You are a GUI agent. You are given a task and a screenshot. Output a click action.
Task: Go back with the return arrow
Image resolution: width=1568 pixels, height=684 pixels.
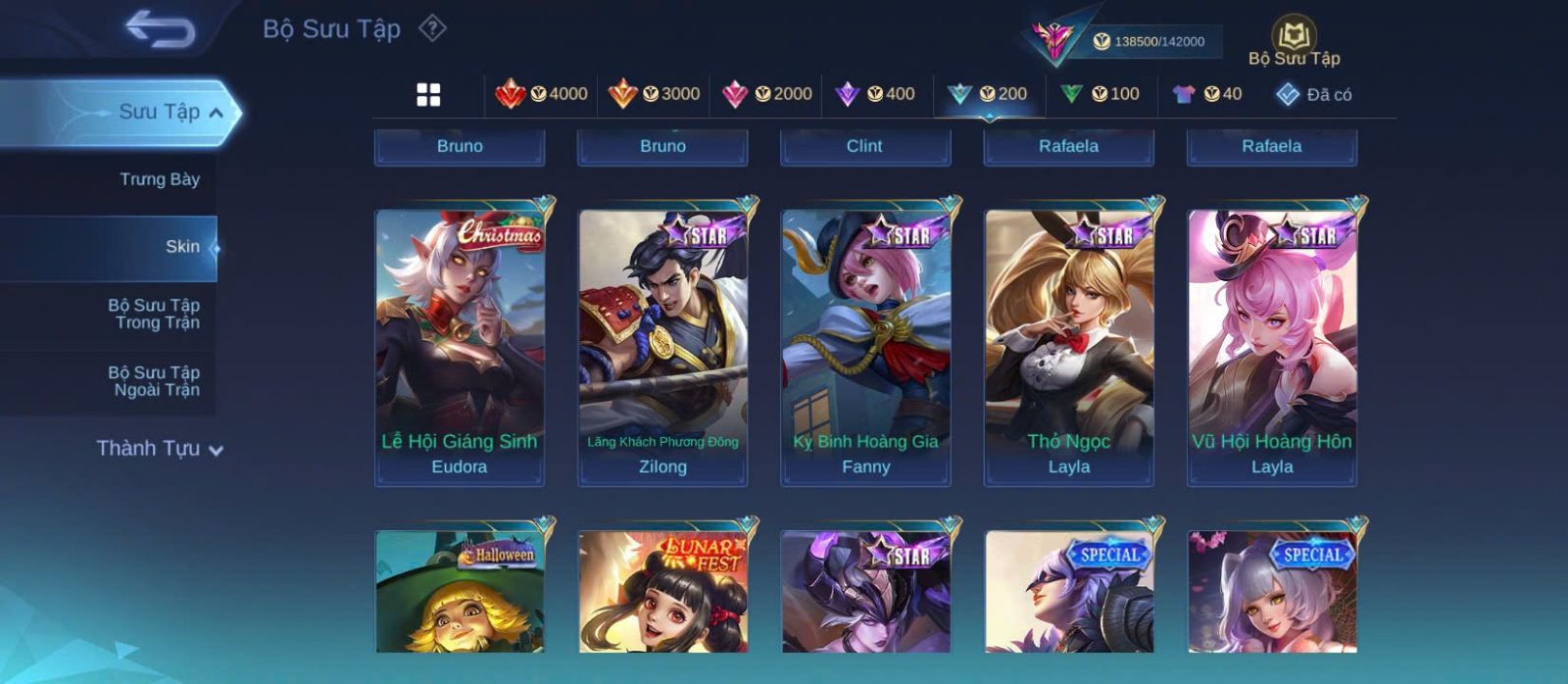click(160, 29)
